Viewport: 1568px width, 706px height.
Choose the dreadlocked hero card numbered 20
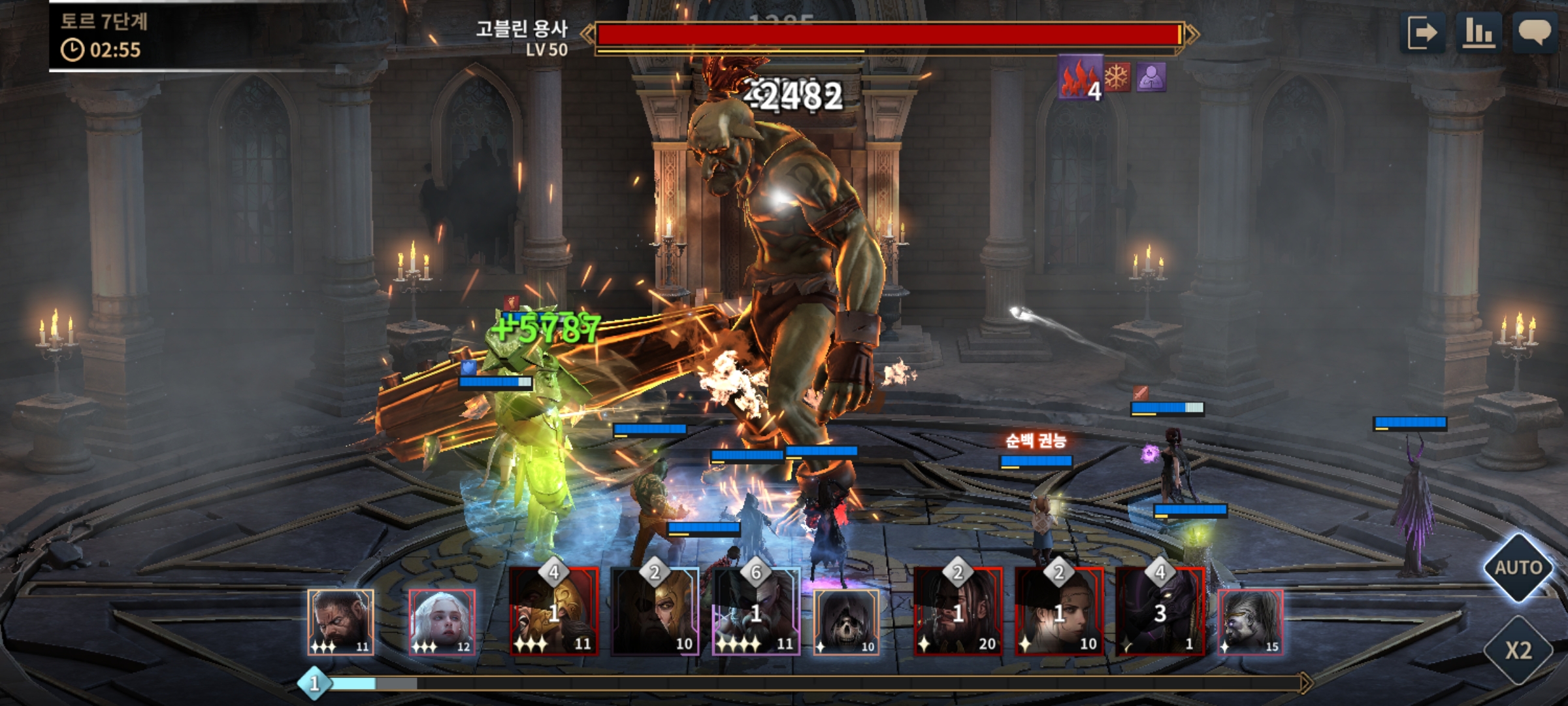[x=958, y=612]
